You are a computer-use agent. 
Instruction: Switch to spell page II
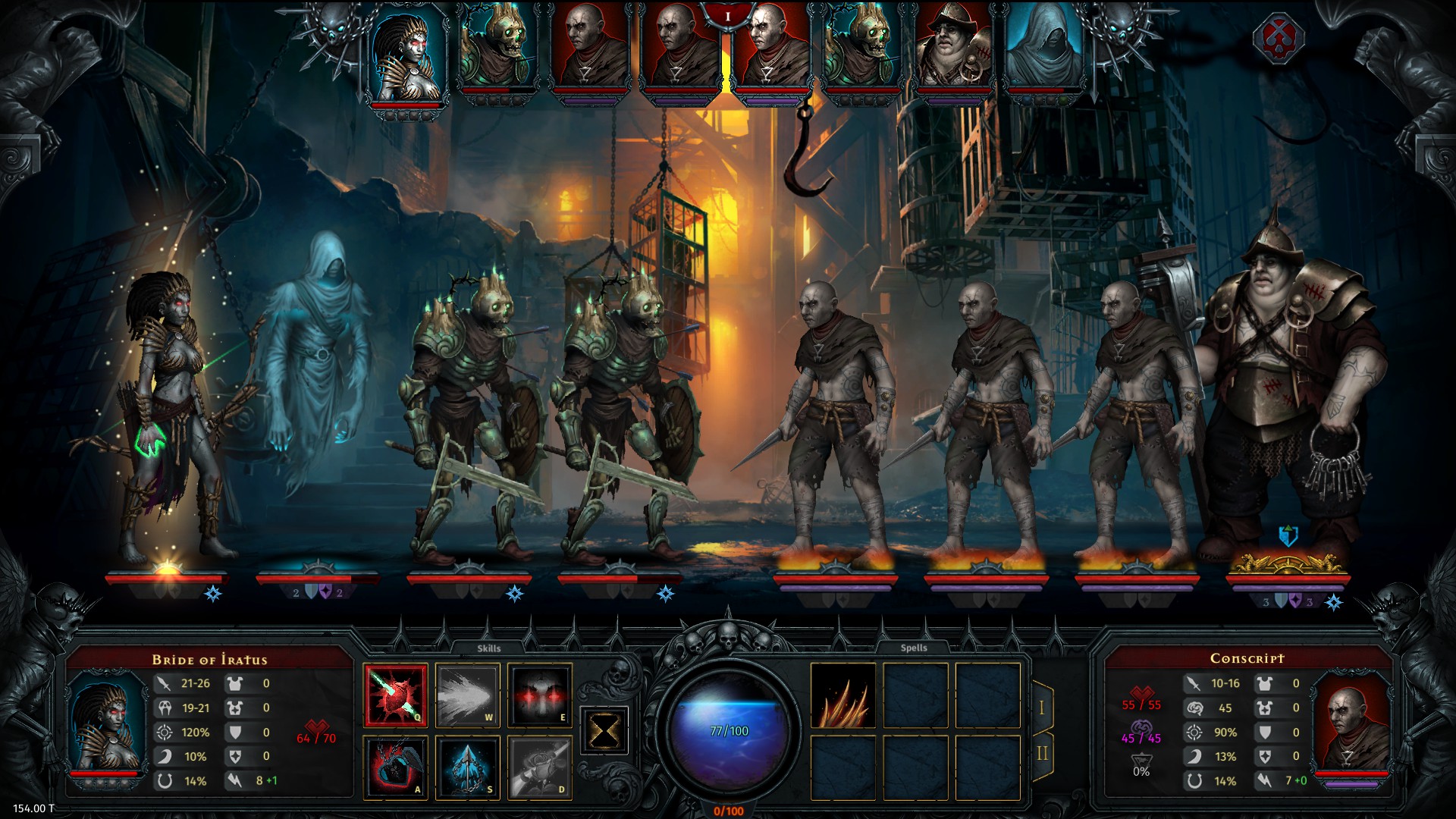tap(1042, 754)
